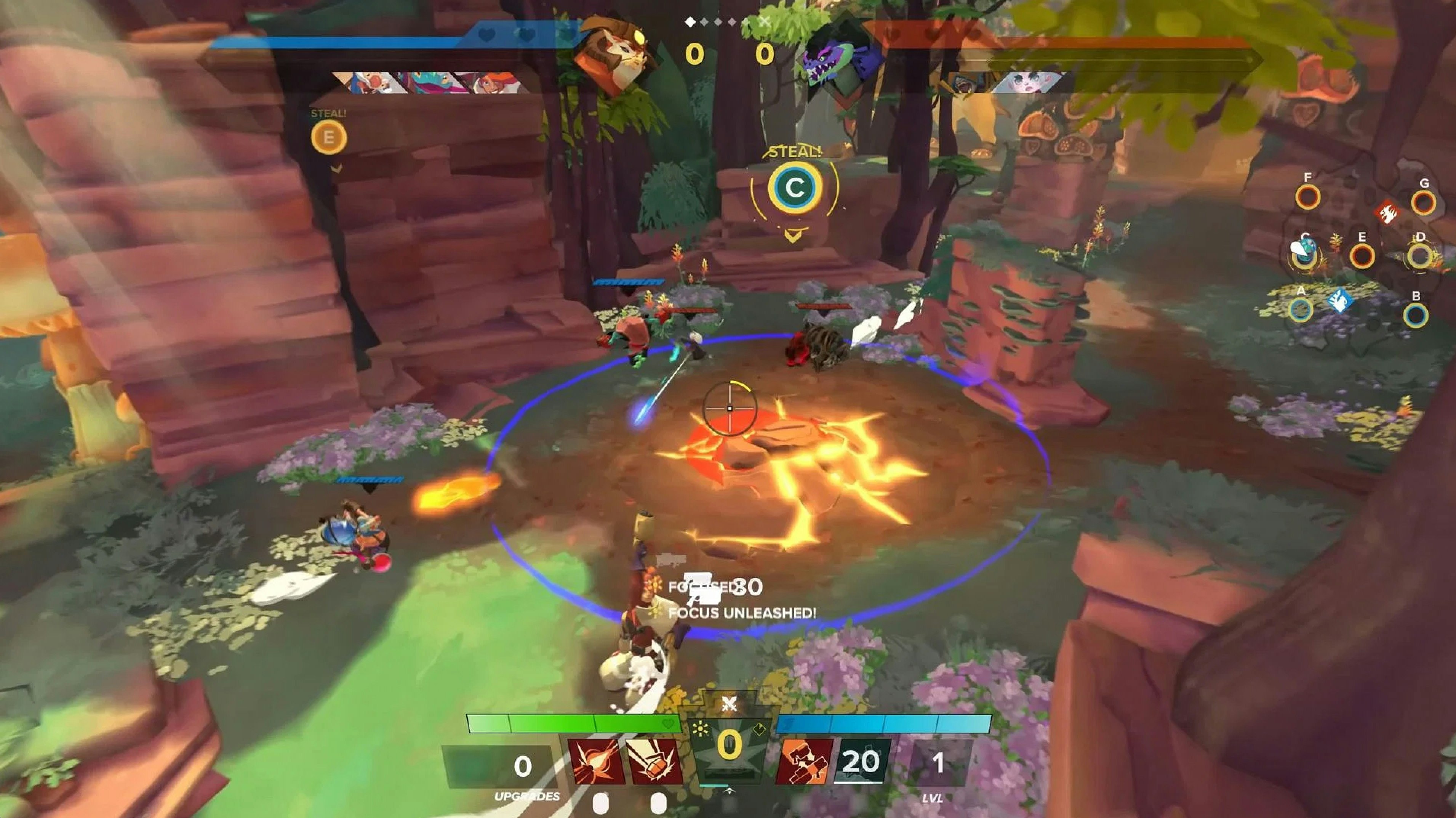Pick point B on the minimap
Viewport: 1456px width, 818px height.
click(x=1415, y=316)
